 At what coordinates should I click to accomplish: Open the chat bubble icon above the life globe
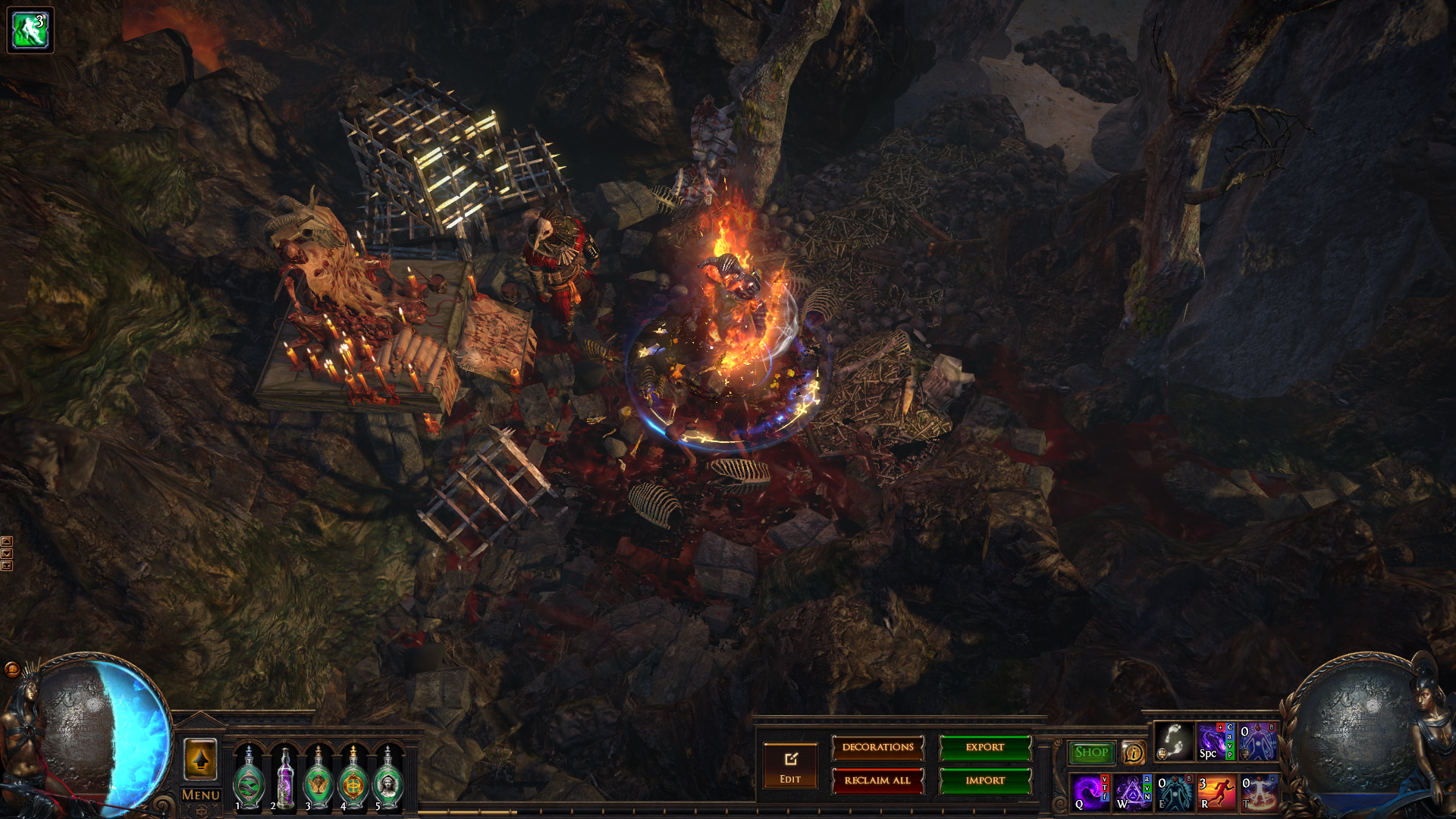pos(12,669)
